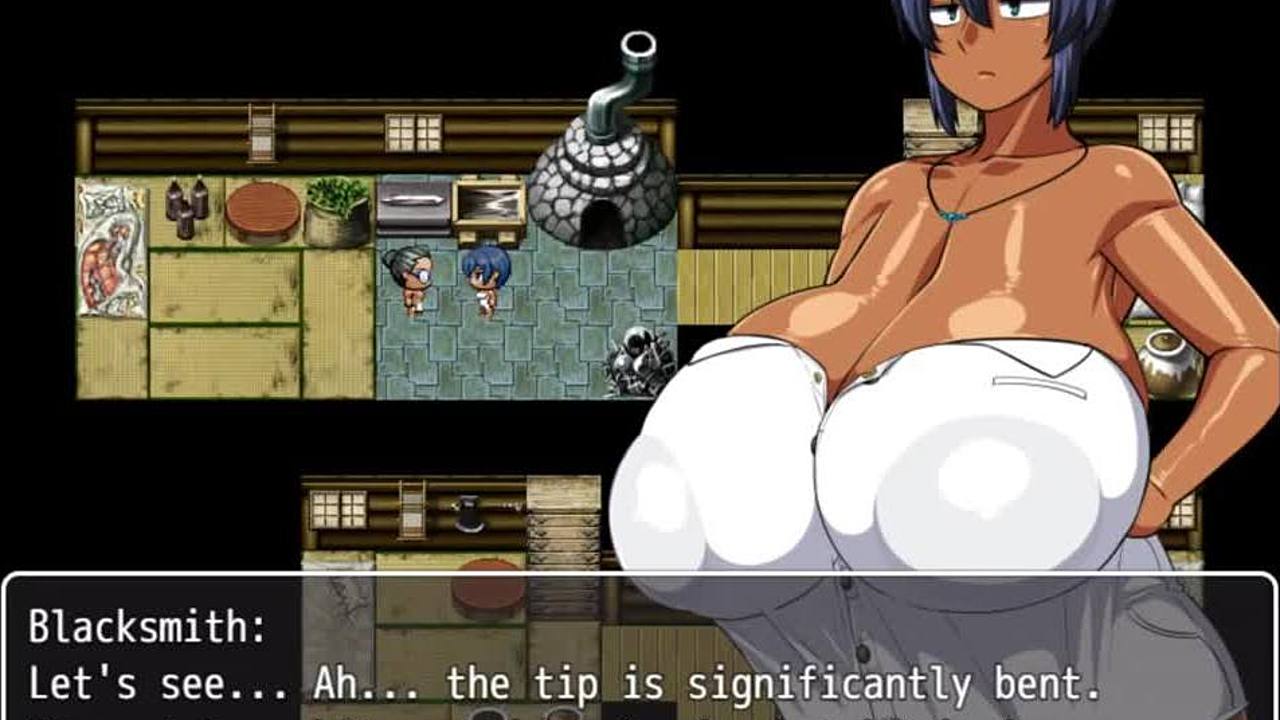Advance the Blacksmith dialogue message box

point(640,650)
